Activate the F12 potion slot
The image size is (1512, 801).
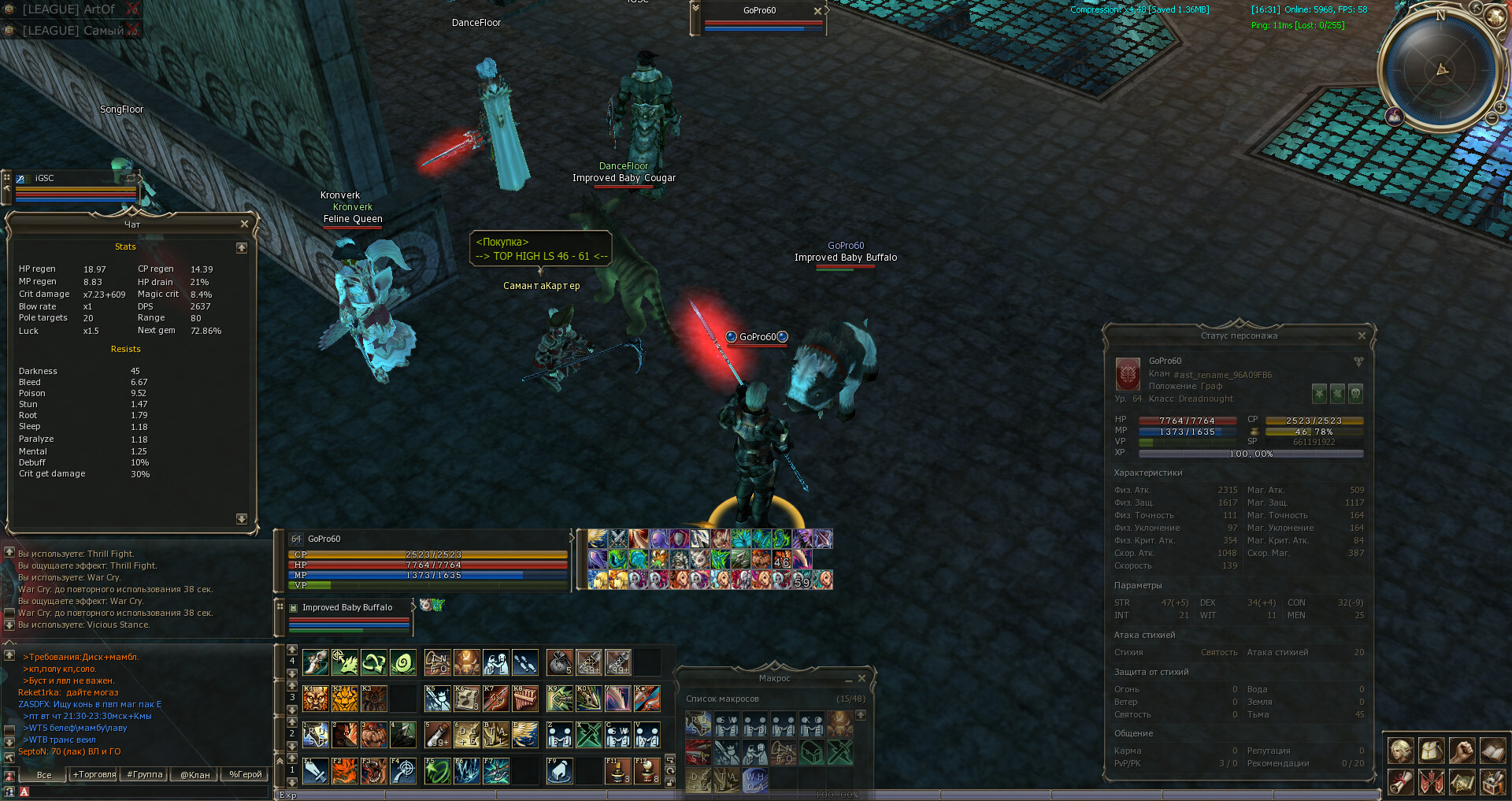(647, 771)
